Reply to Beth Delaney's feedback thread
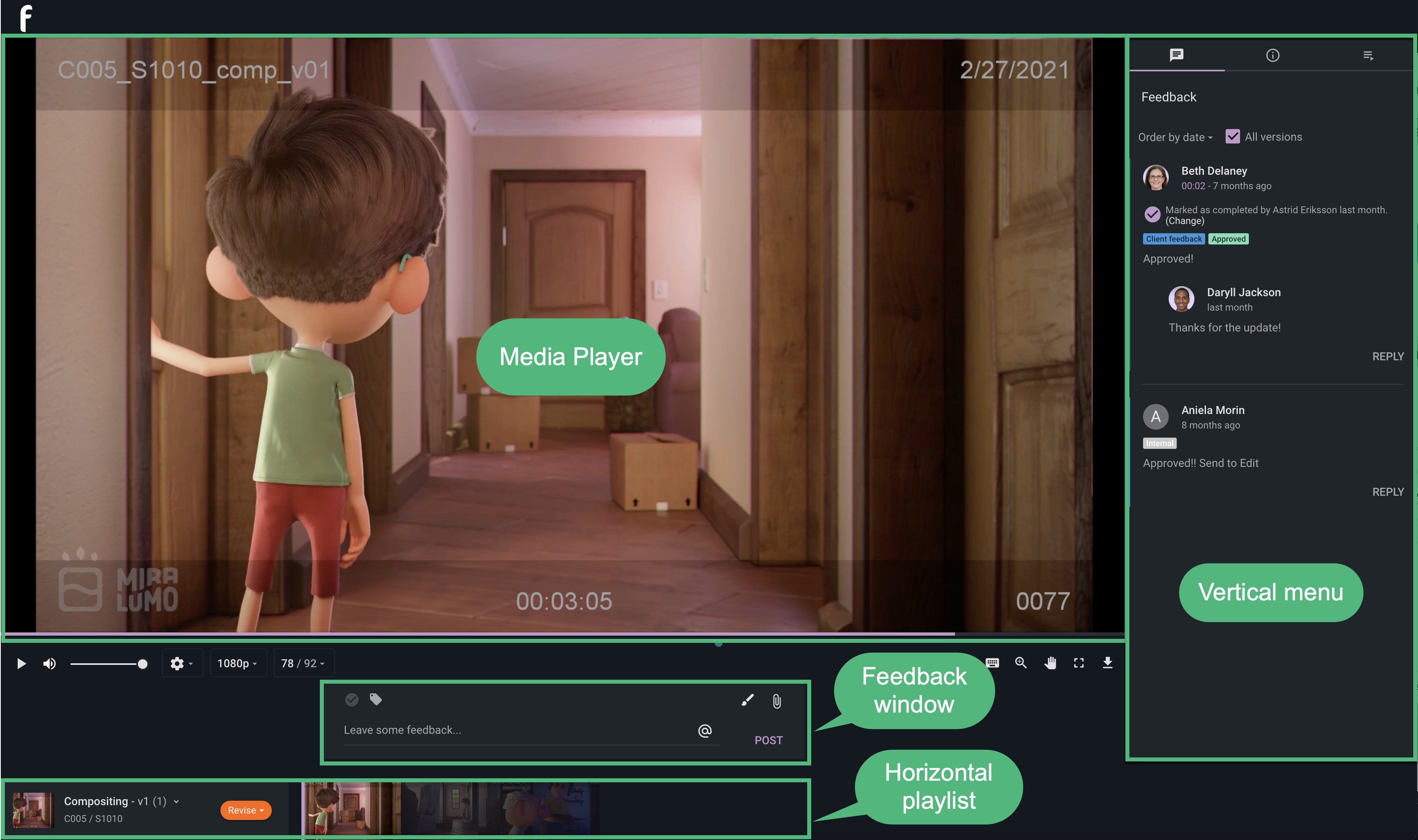Viewport: 1418px width, 840px height. pyautogui.click(x=1388, y=357)
